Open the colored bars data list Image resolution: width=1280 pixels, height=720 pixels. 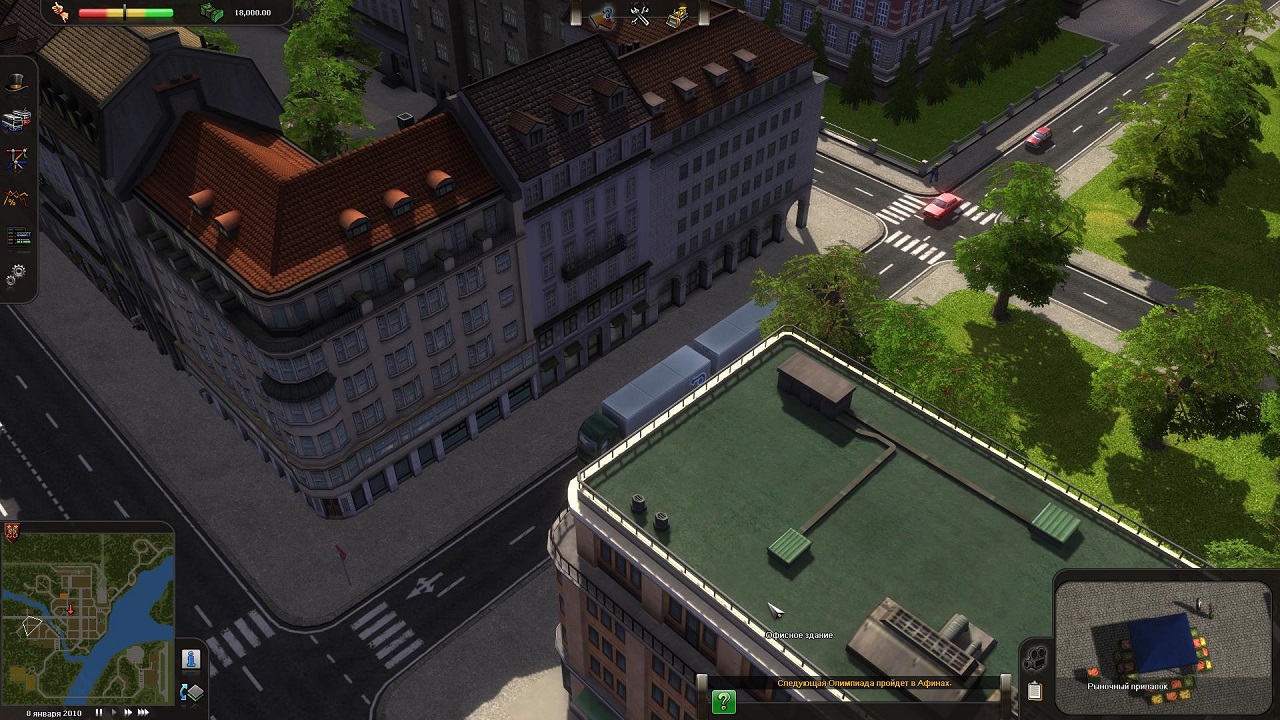17,237
